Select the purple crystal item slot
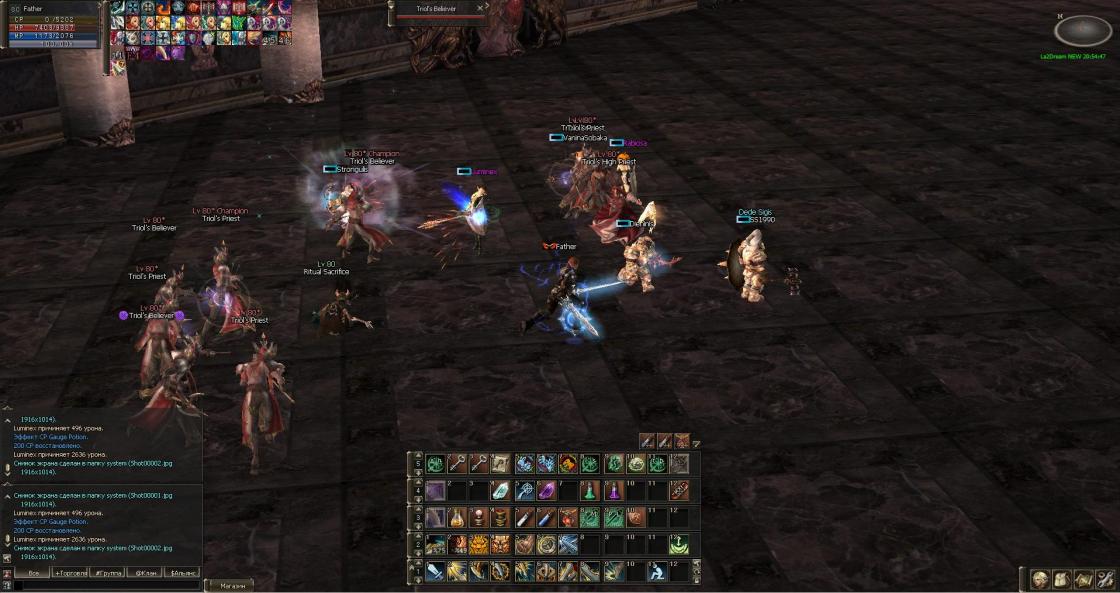 546,491
